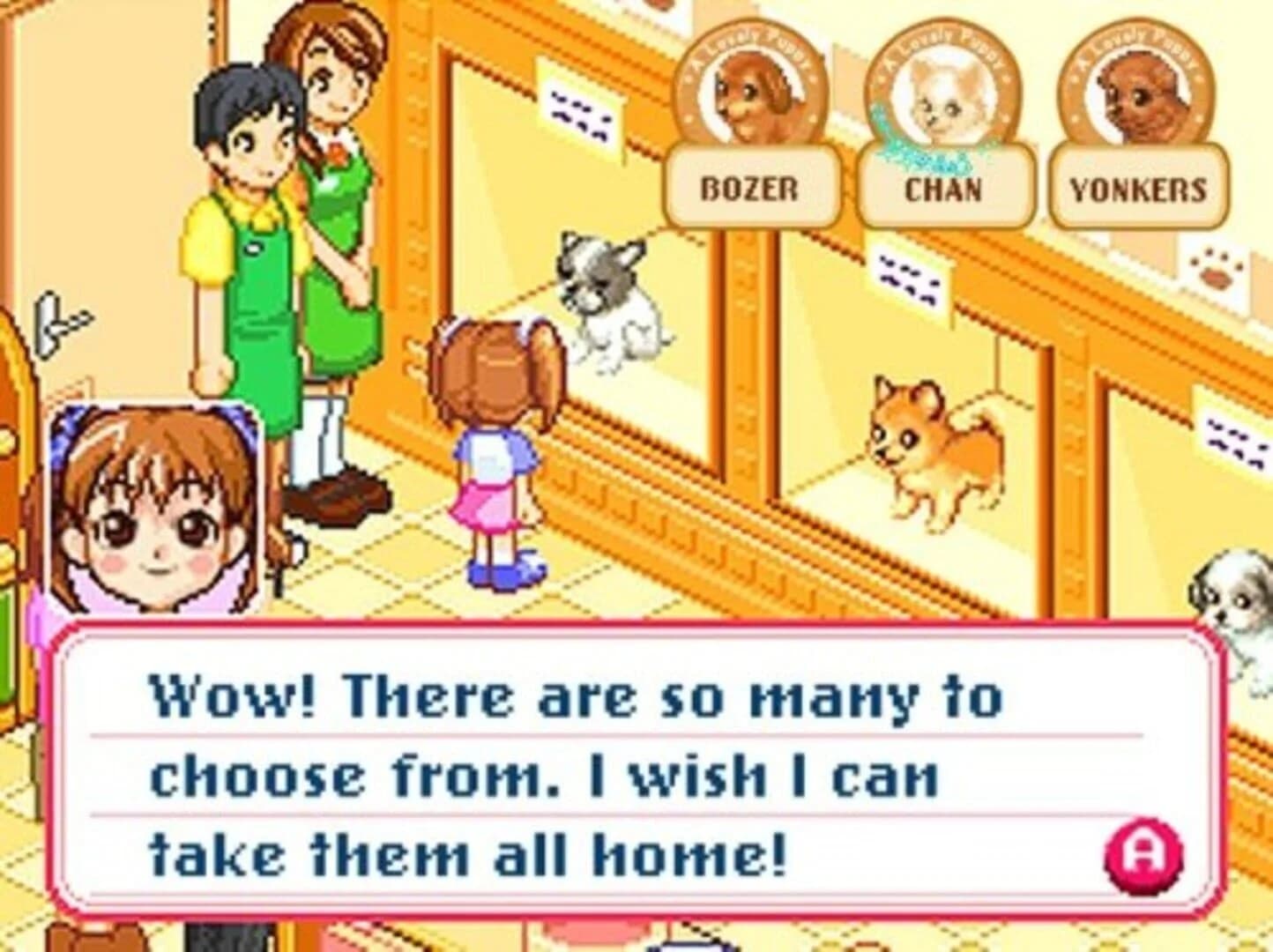Select the CHAN name plate
Viewport: 1273px width, 952px height.
click(943, 188)
